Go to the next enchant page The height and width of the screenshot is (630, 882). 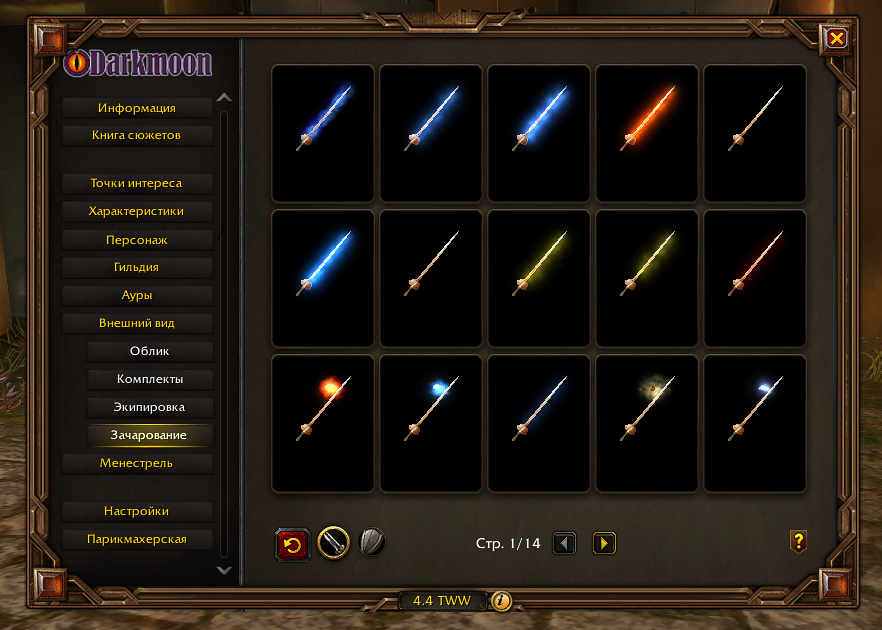click(604, 543)
